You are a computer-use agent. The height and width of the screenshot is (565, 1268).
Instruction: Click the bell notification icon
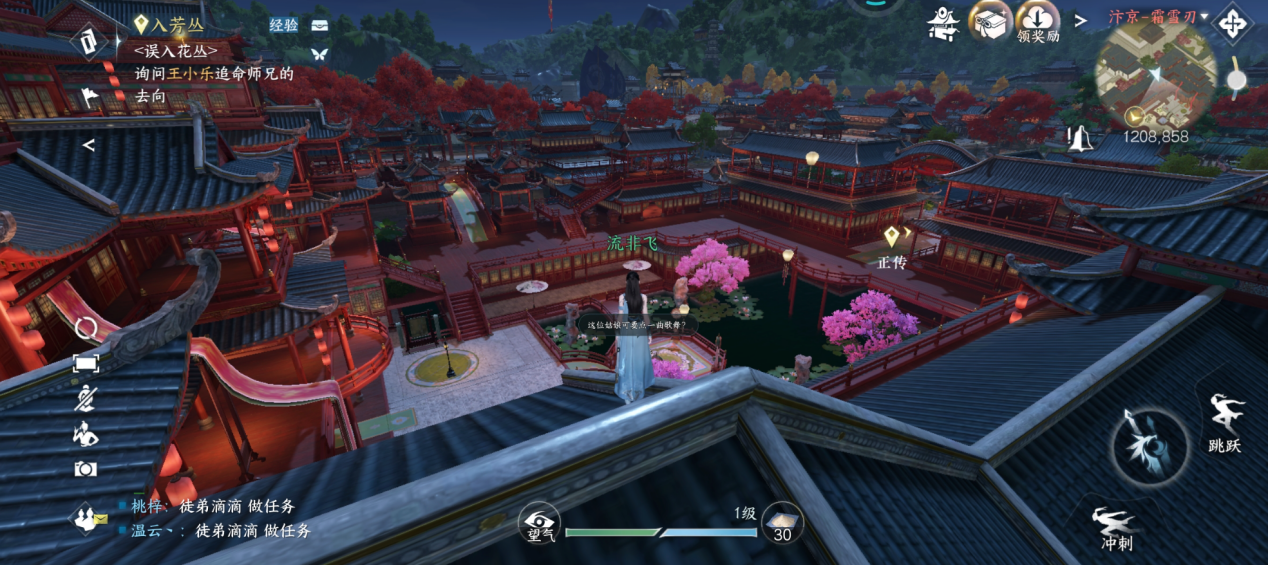tap(1078, 136)
